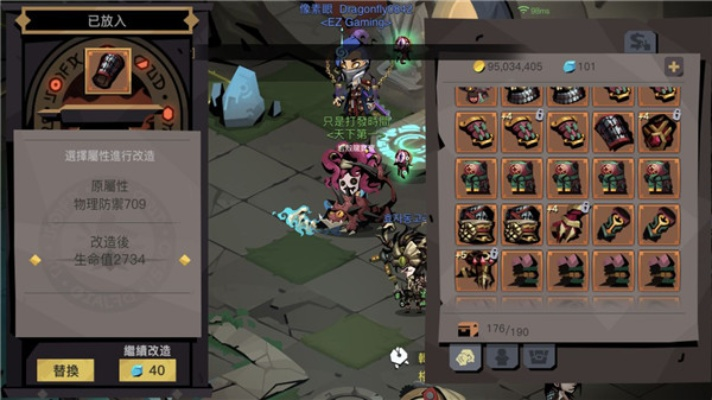Click the left yellow diamond arrow

pos(35,260)
